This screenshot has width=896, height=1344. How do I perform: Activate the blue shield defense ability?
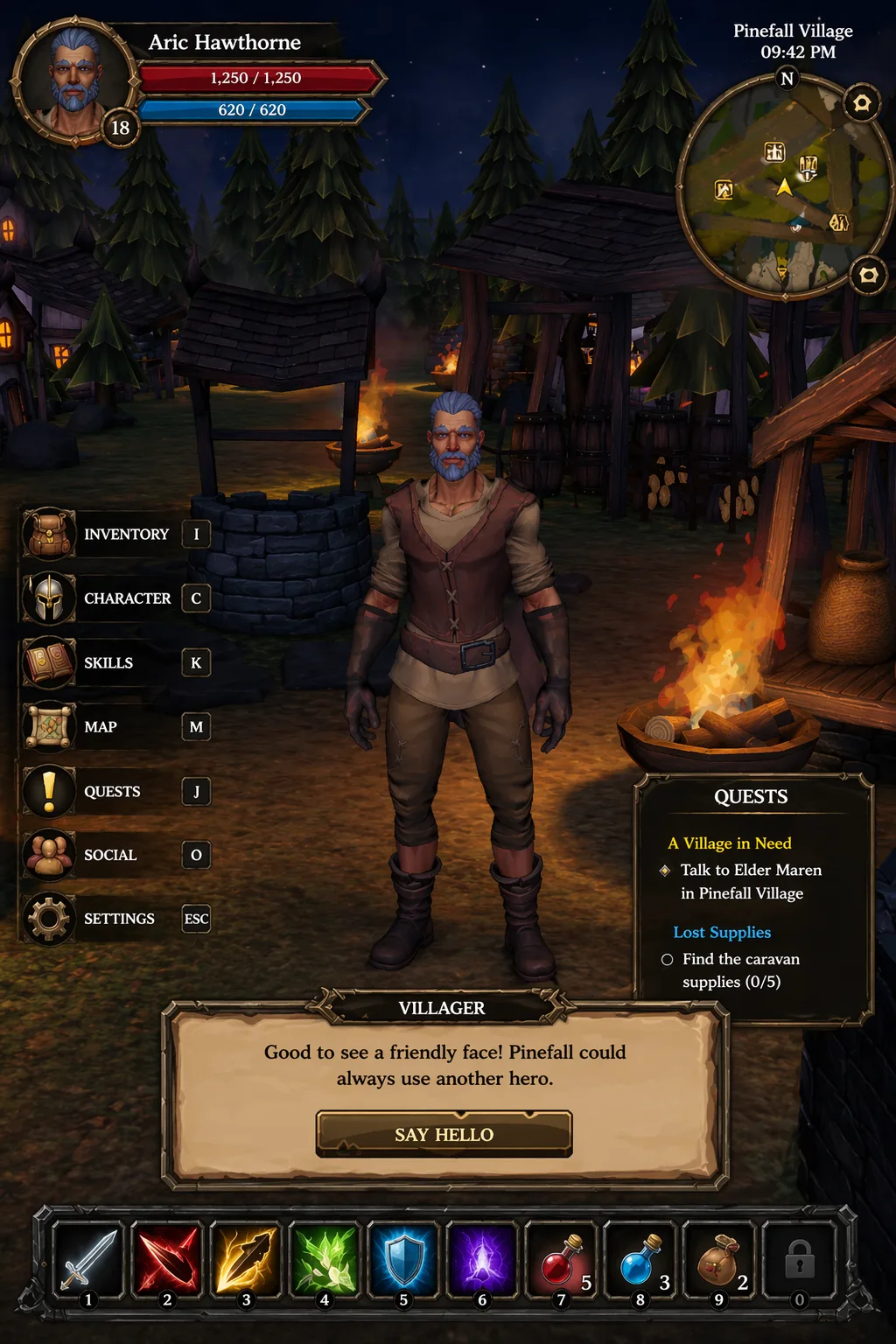(x=403, y=1260)
